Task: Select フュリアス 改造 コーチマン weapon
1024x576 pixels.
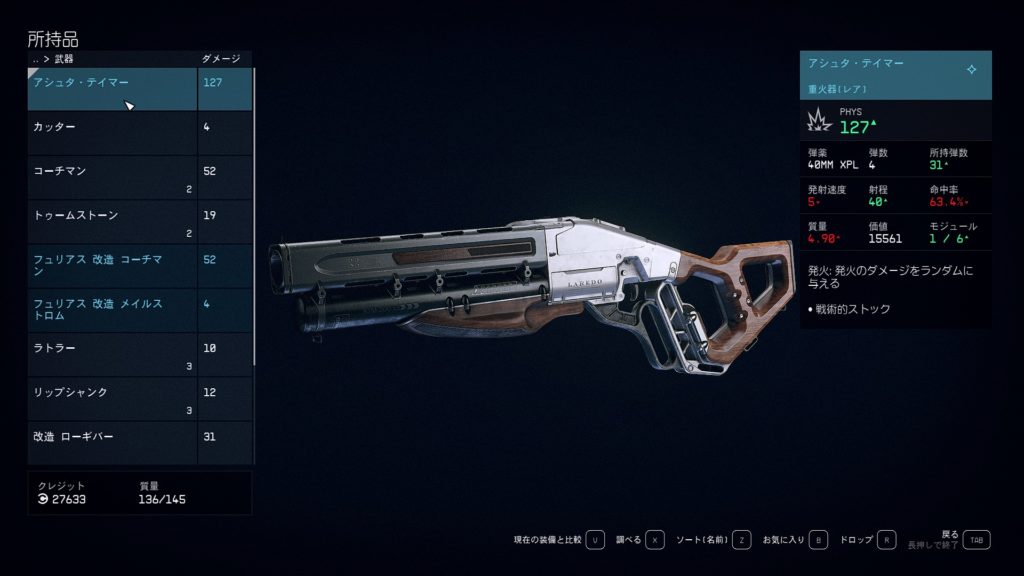Action: (112, 265)
